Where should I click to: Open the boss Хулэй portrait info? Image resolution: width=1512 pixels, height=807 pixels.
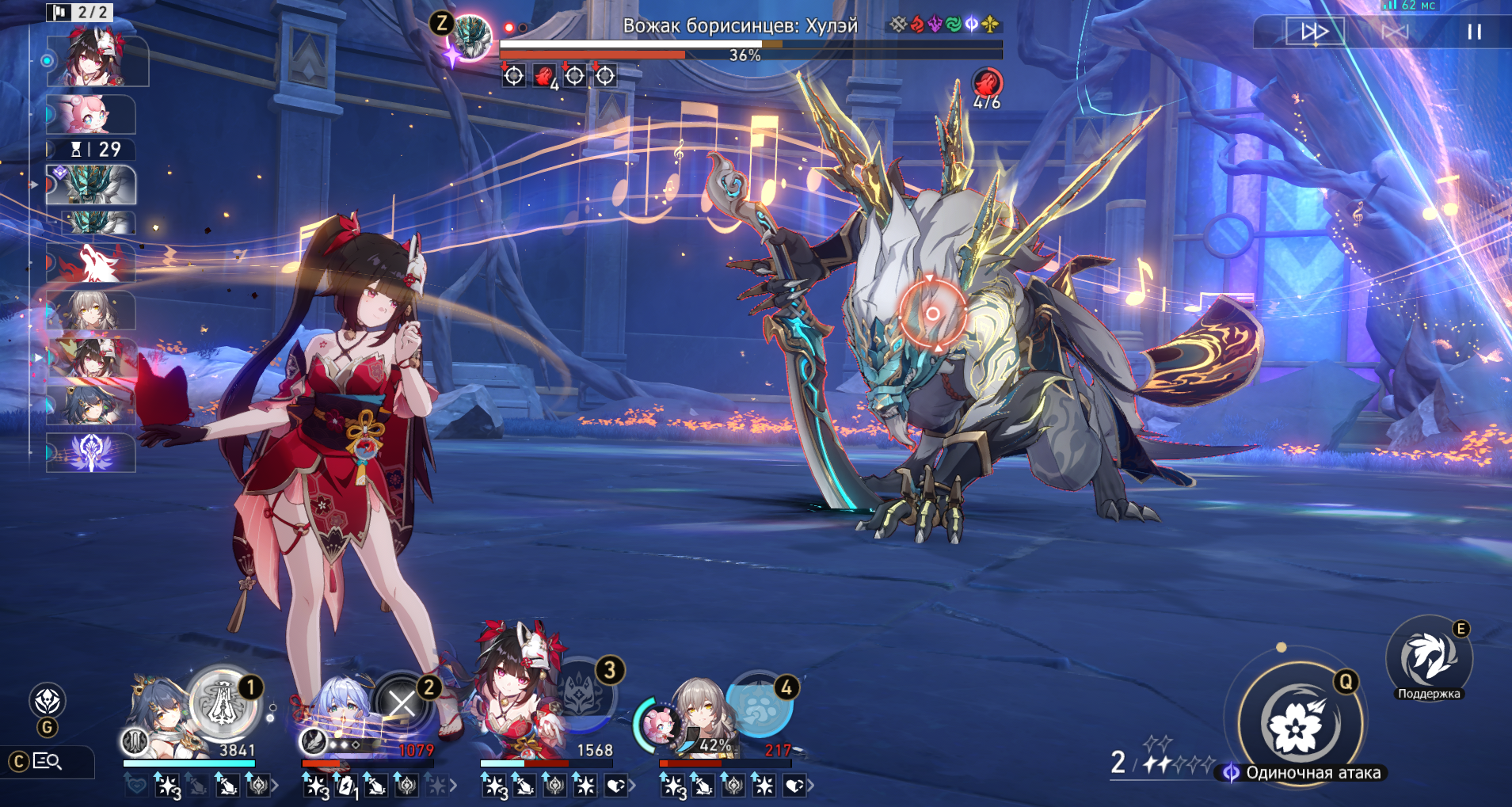pos(471,36)
